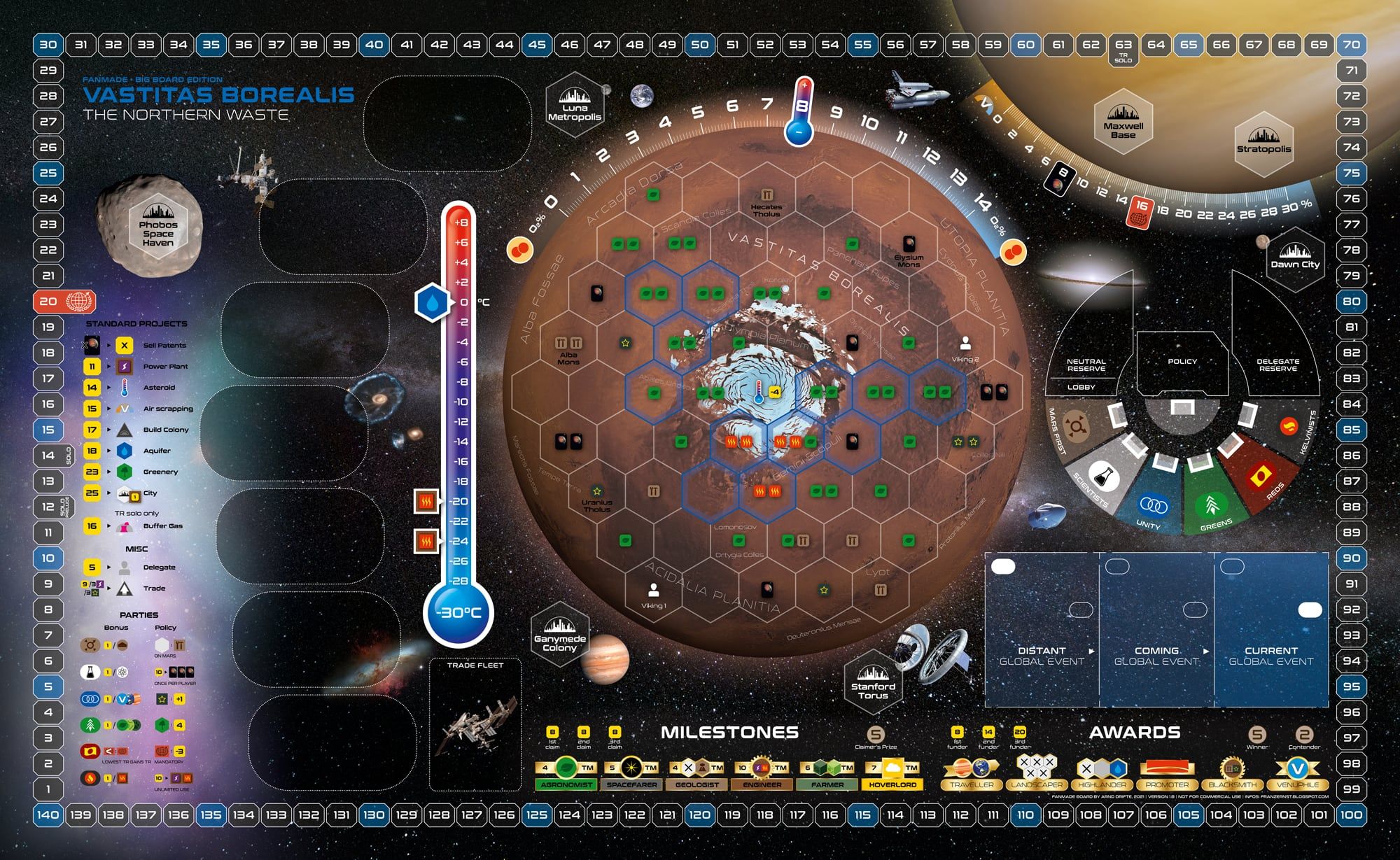The height and width of the screenshot is (860, 1400).
Task: Select the Blacksmith award
Action: coord(1232,773)
